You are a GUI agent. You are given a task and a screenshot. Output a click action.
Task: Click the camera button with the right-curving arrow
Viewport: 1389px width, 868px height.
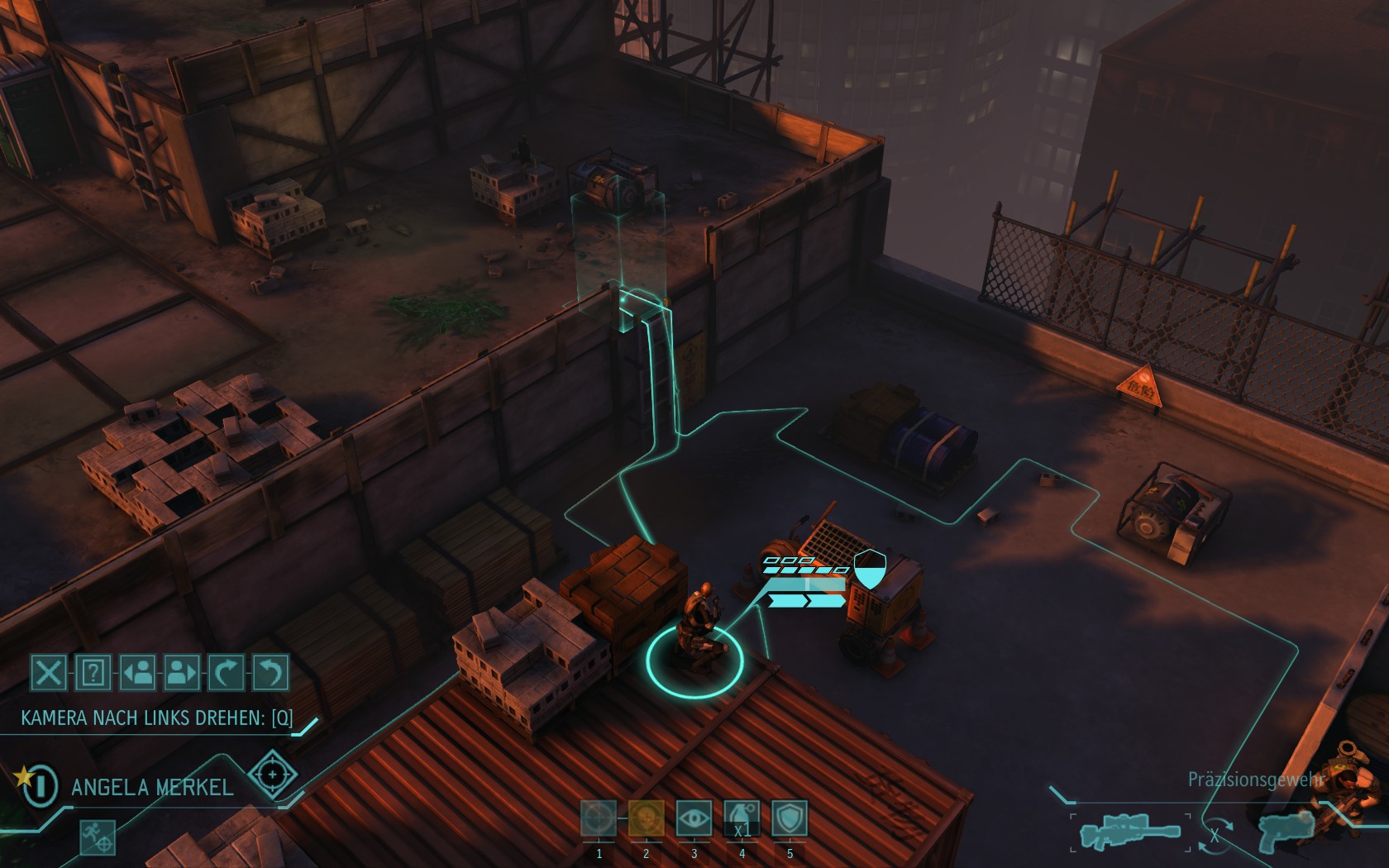coord(226,672)
